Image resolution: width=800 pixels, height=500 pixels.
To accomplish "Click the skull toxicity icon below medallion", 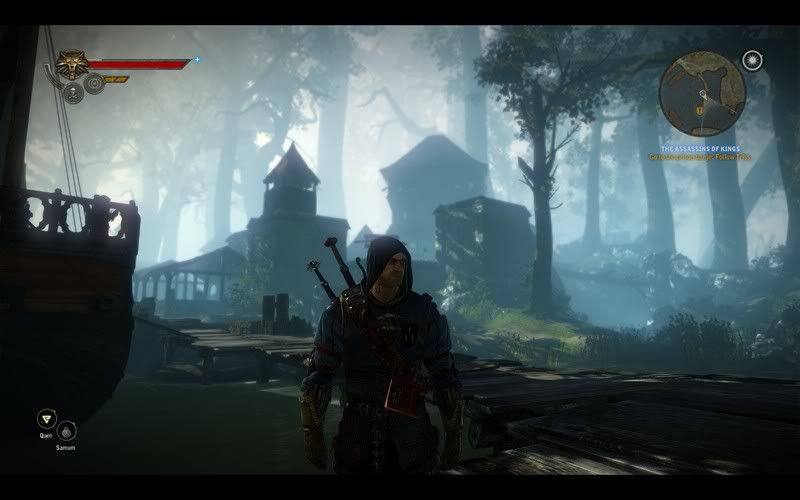I will [73, 94].
